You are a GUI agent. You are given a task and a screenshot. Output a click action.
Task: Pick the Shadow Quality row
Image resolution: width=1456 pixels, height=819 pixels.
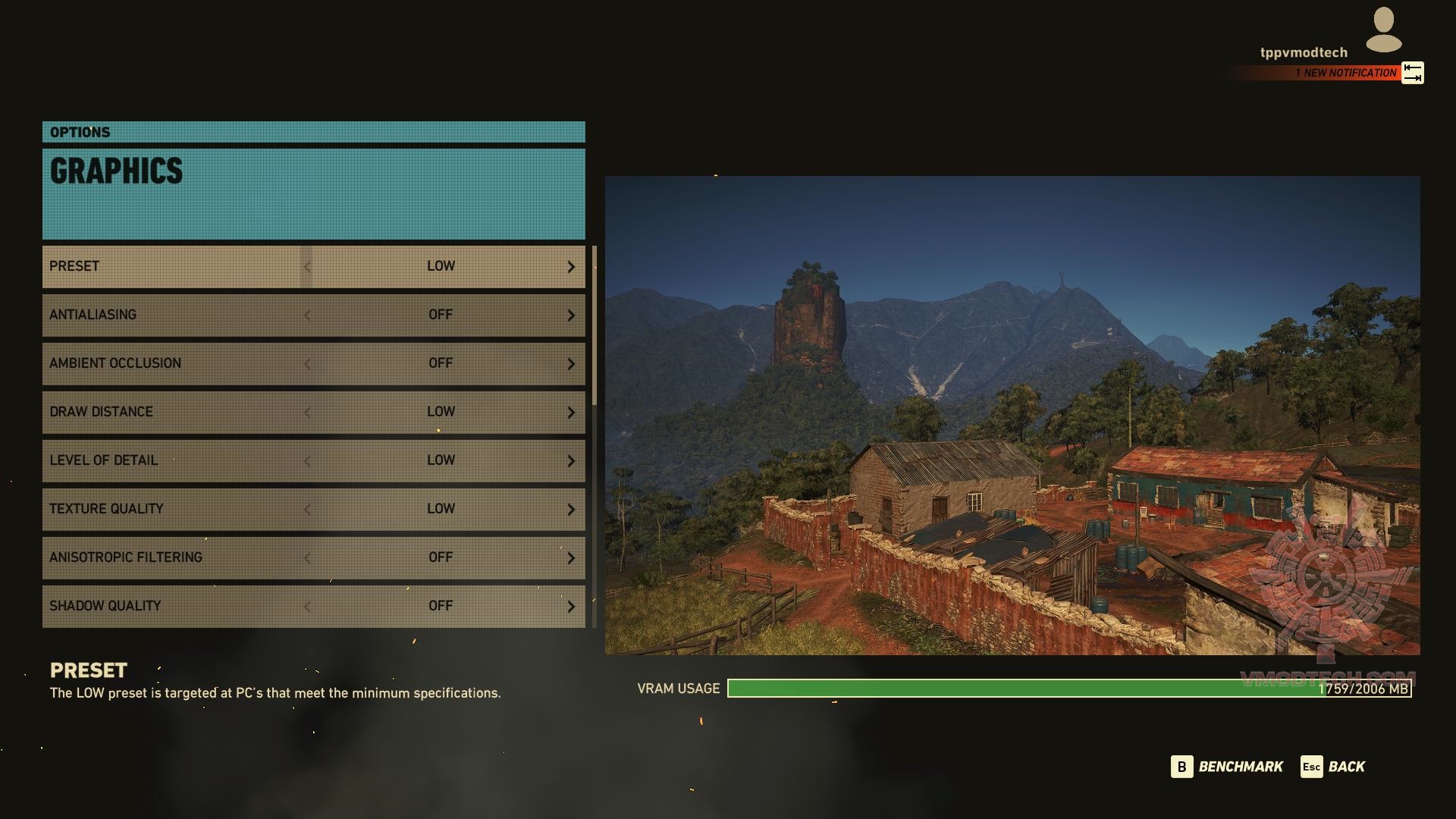point(174,606)
